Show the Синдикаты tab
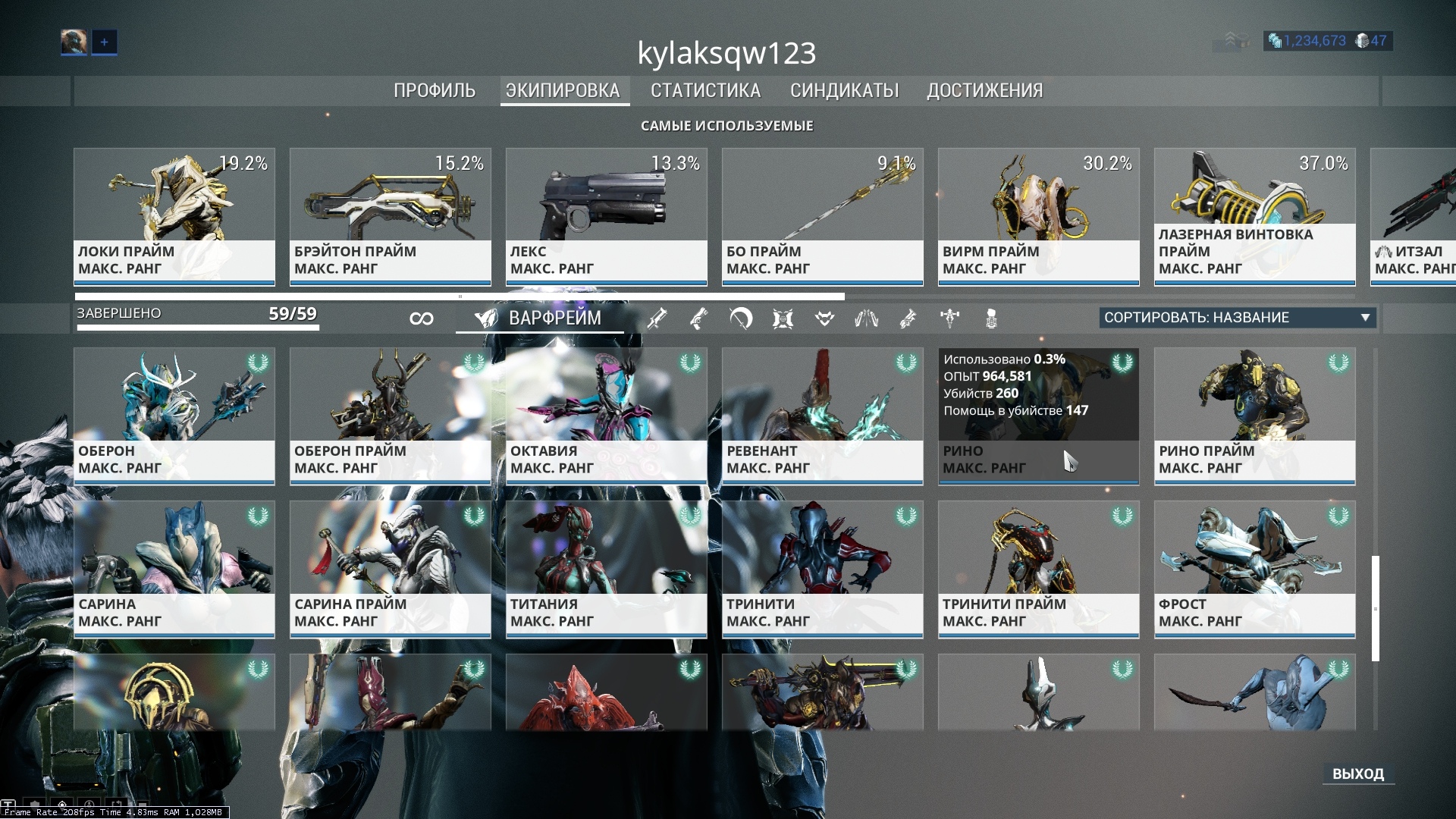1456x819 pixels. pyautogui.click(x=844, y=90)
